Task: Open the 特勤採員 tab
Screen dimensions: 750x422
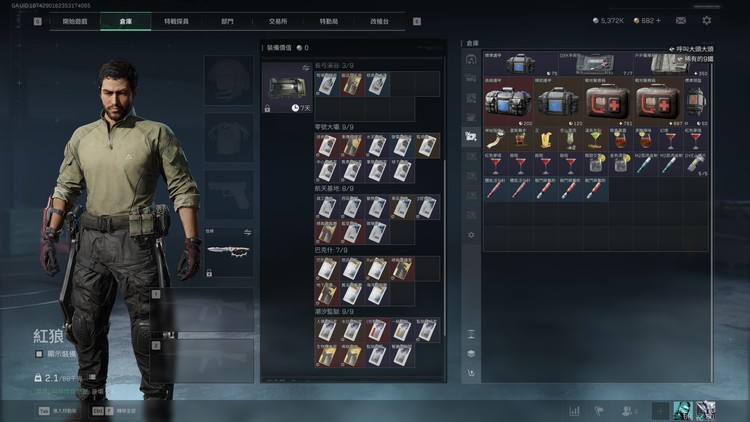Action: click(178, 20)
